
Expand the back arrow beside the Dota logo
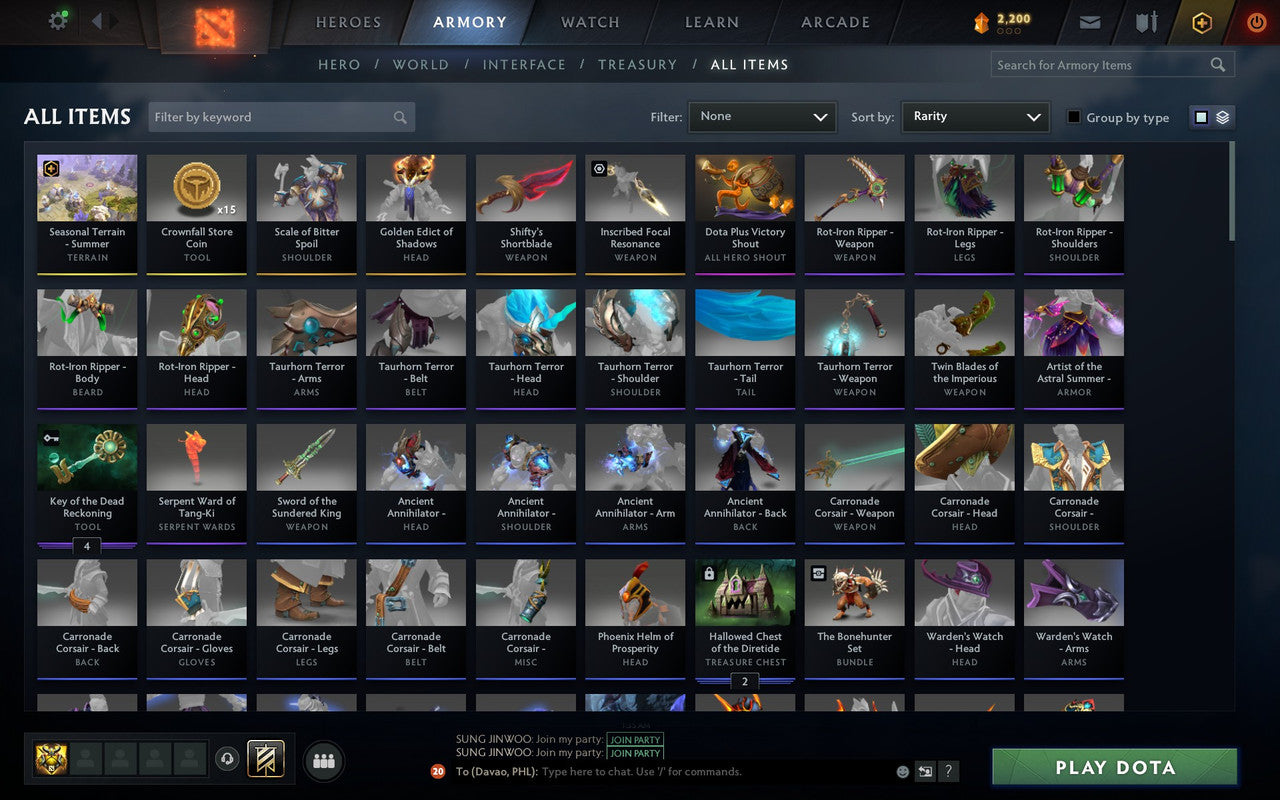pos(97,21)
